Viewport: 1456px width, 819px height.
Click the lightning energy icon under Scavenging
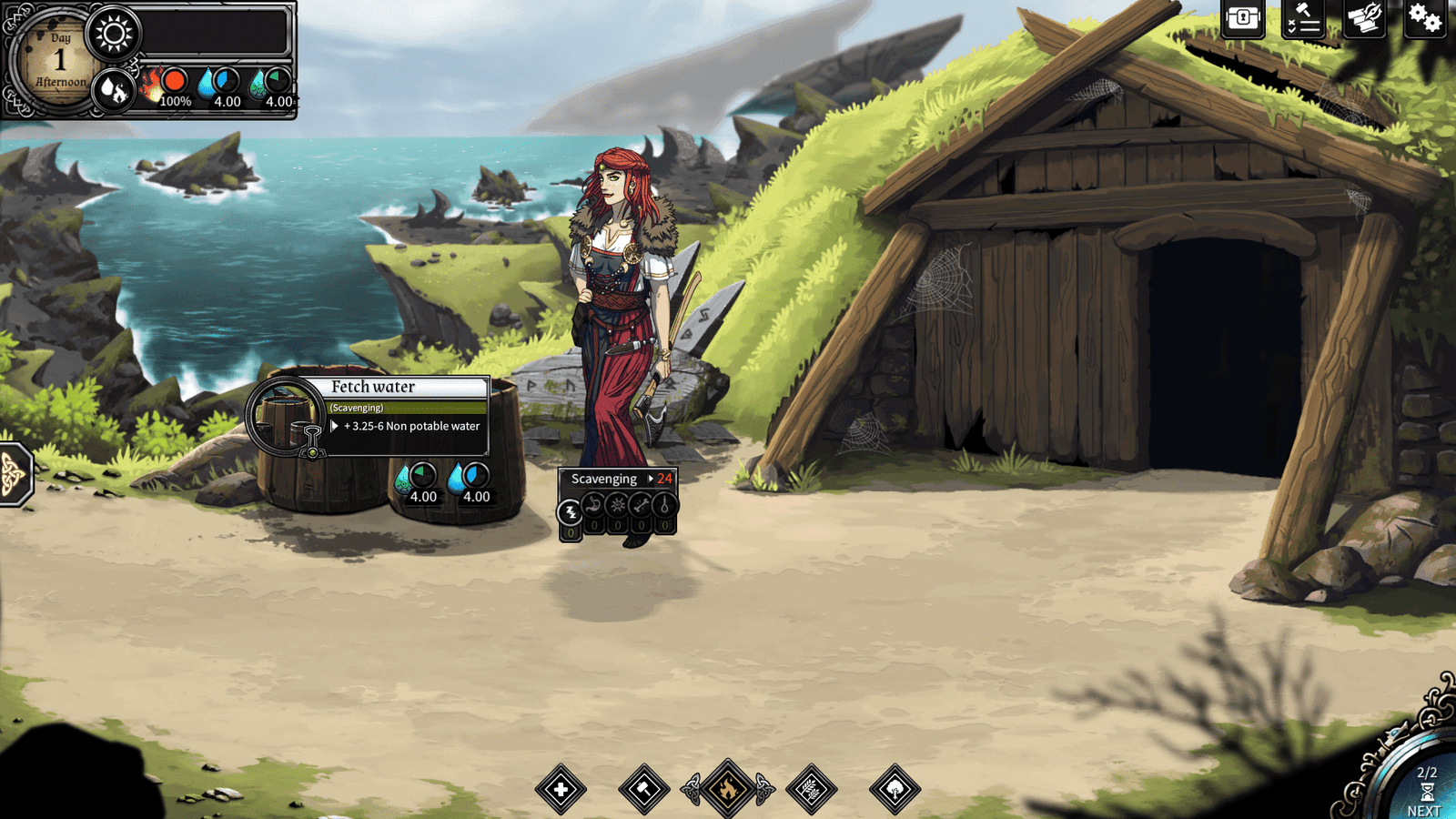[x=571, y=512]
